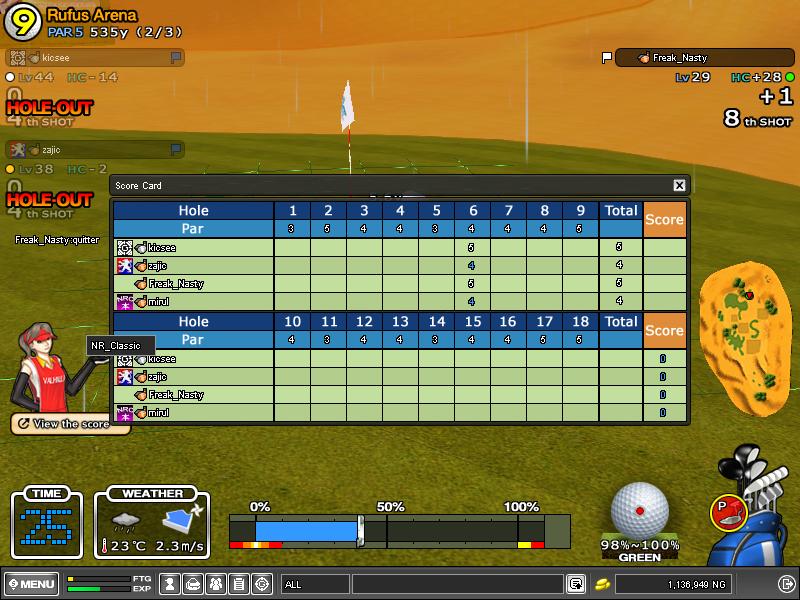Click the shot power gauge bar
The width and height of the screenshot is (800, 600).
[x=399, y=530]
